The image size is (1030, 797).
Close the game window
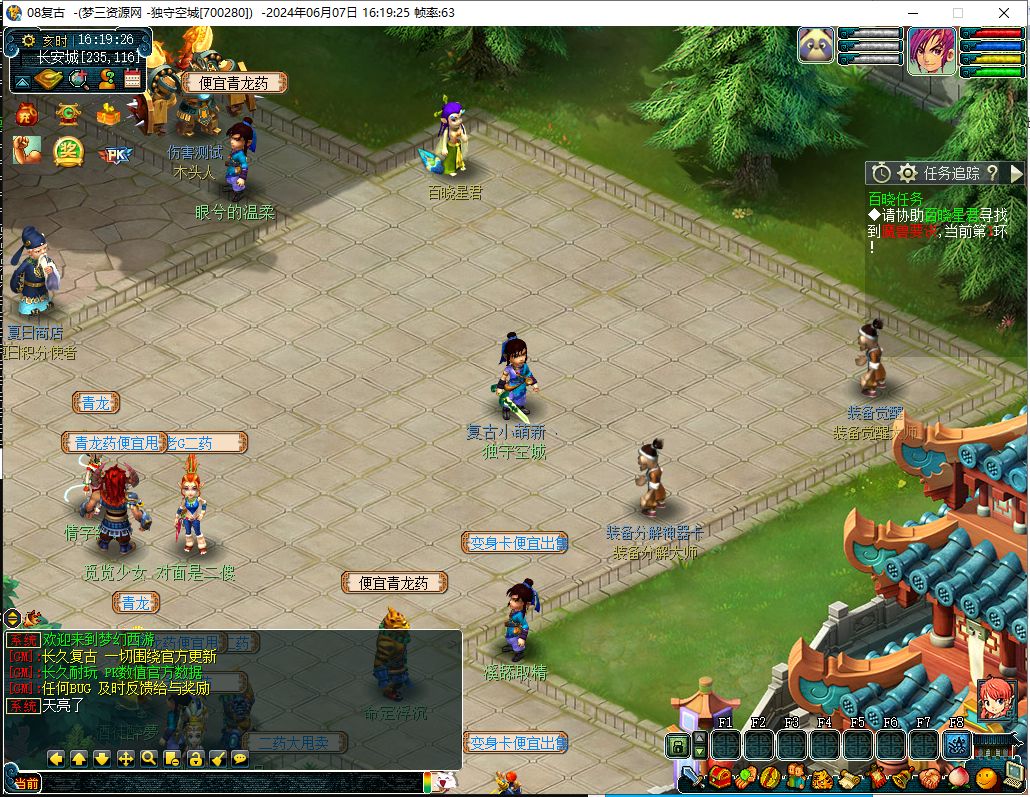pos(1004,13)
